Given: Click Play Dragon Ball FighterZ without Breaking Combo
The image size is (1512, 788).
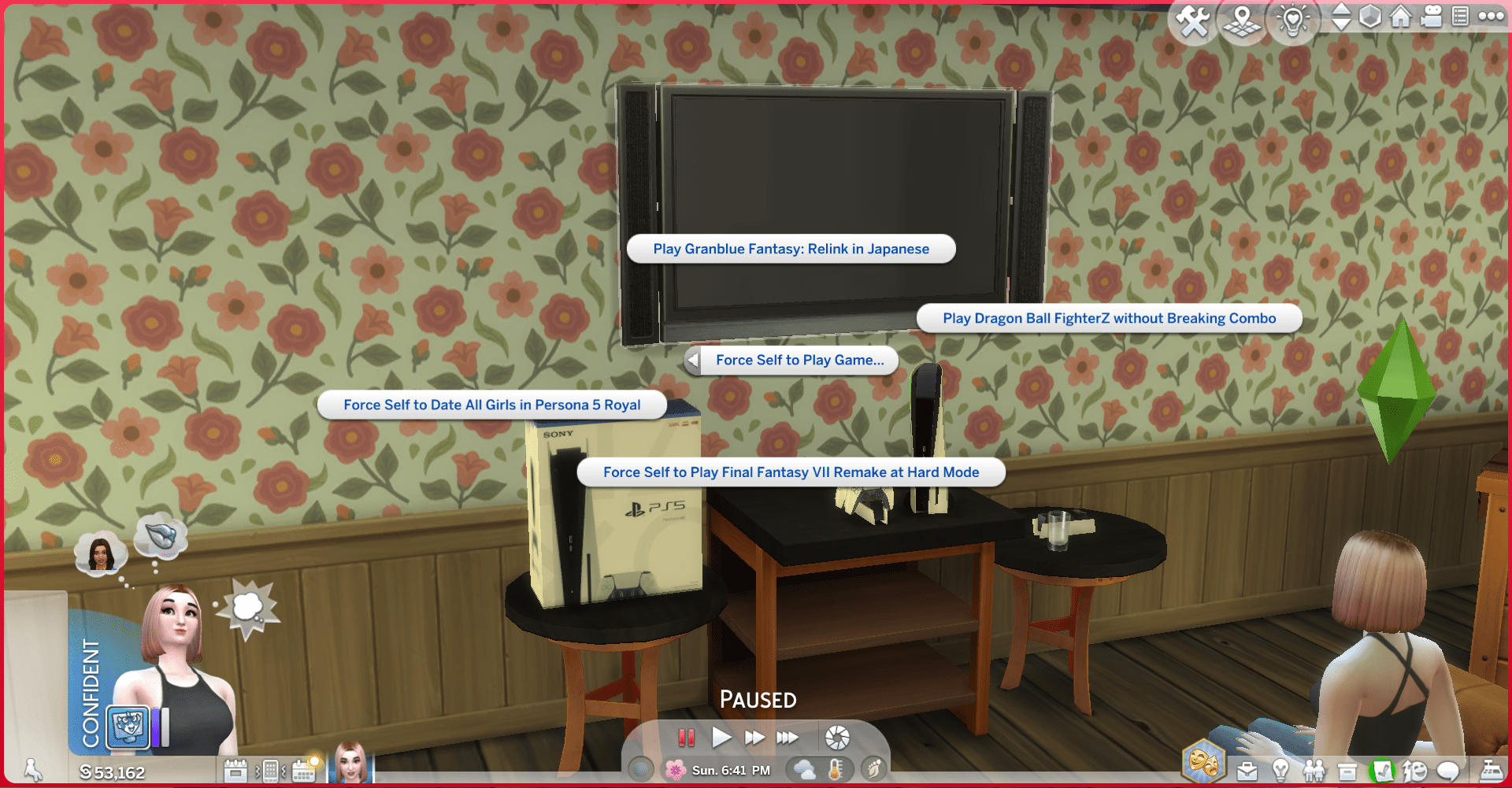Looking at the screenshot, I should (1109, 318).
